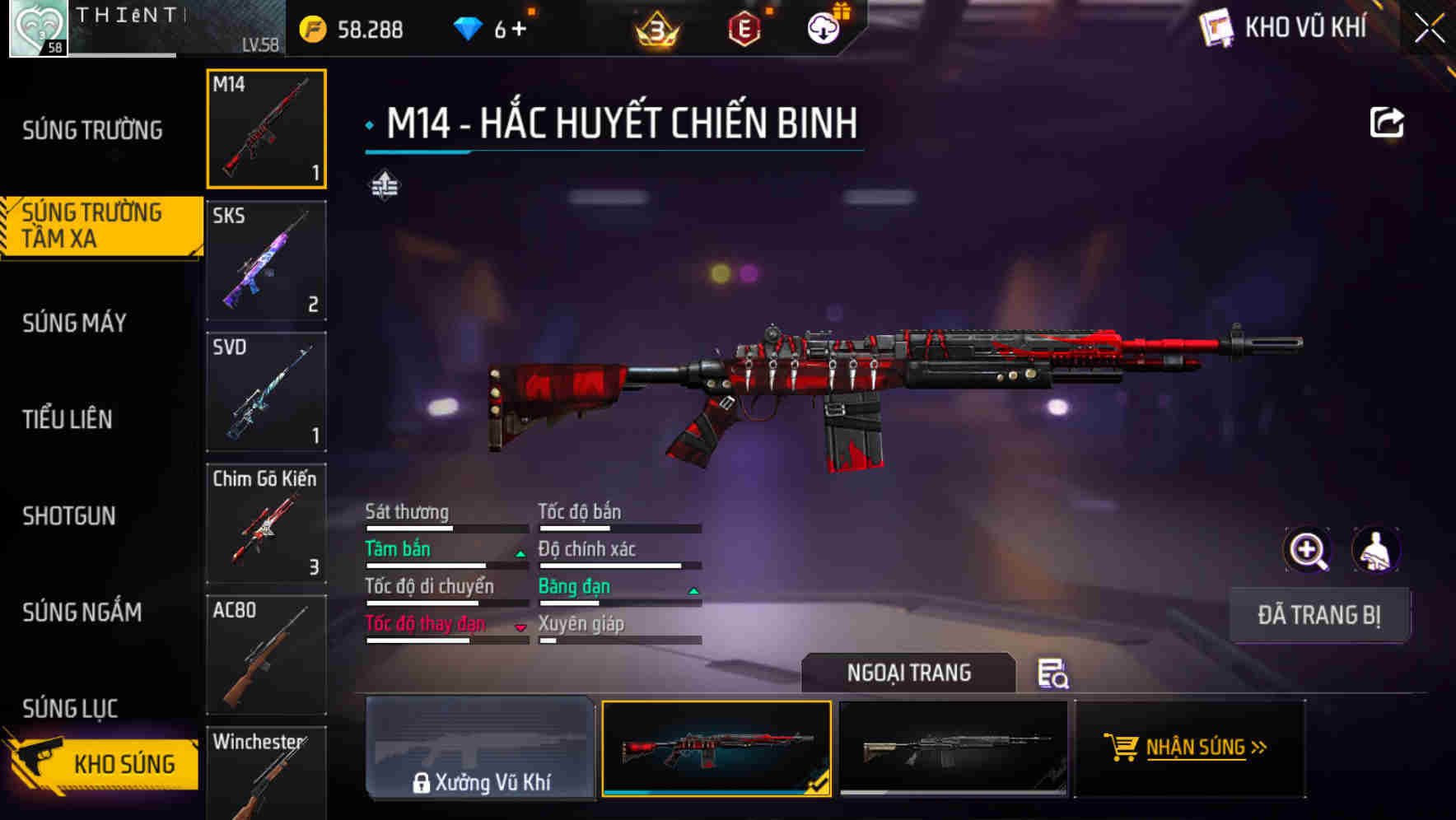
Task: Select the magnifier icon to zoom the weapon
Action: (x=1308, y=550)
